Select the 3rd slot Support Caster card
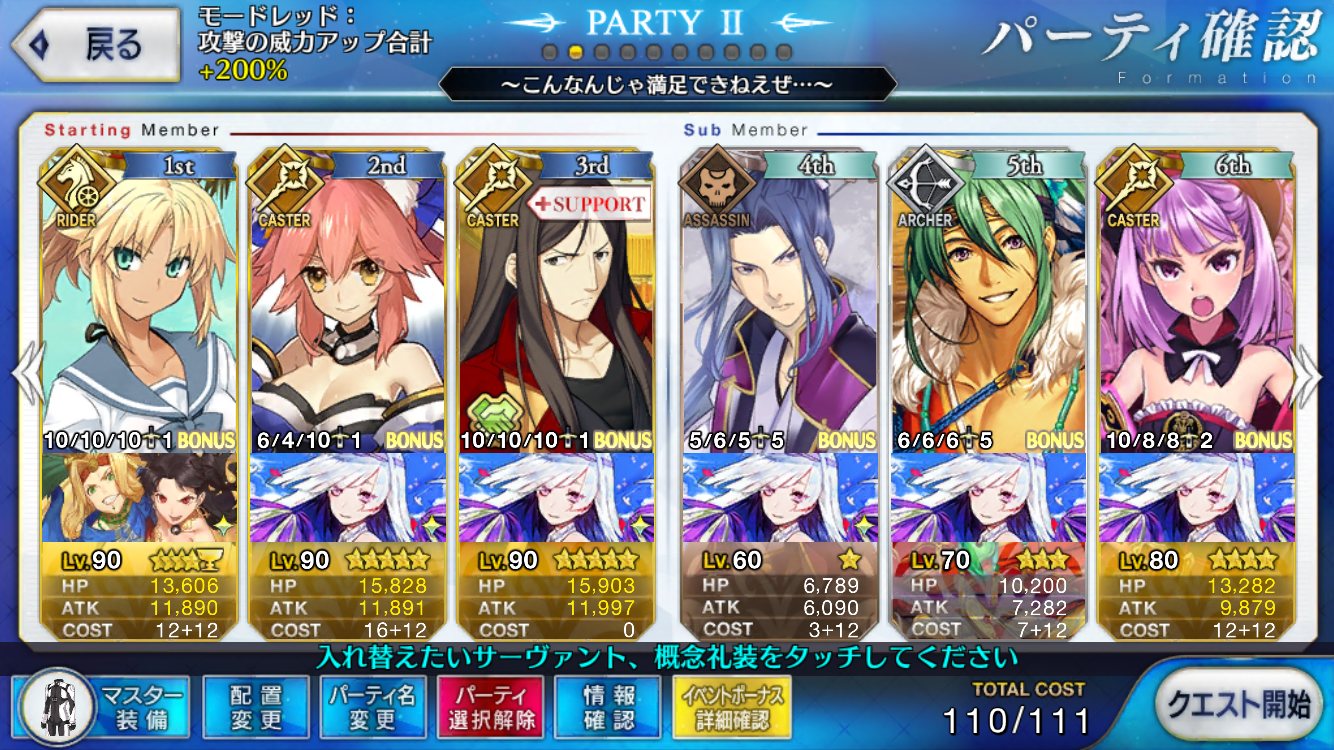 click(x=556, y=300)
